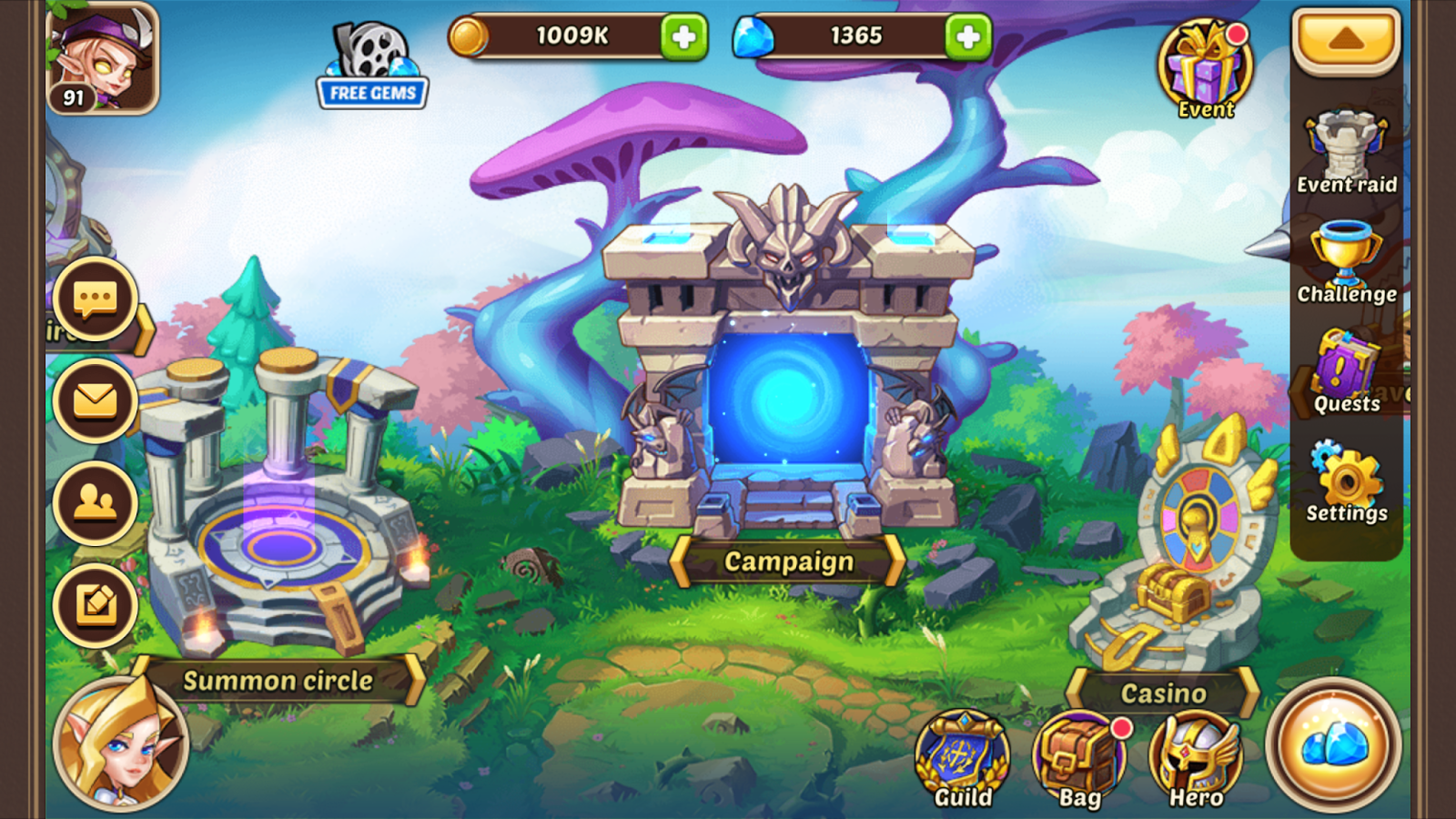
Task: Check your in-game mail
Action: pos(94,398)
